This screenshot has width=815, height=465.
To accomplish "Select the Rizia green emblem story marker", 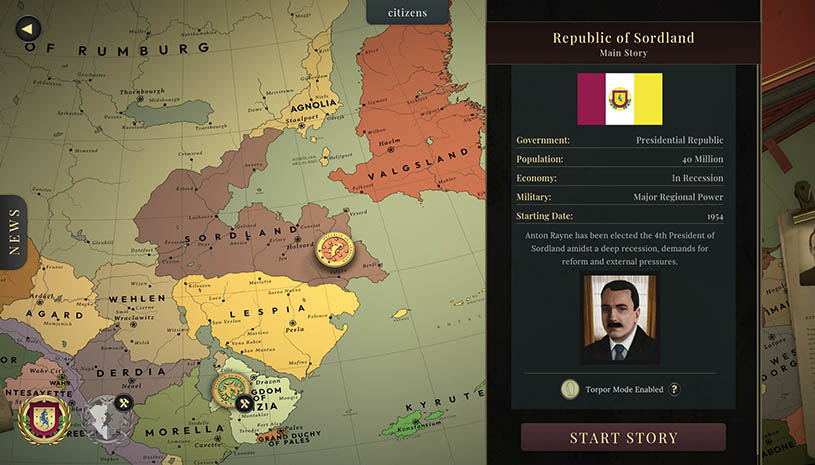I will pos(232,389).
